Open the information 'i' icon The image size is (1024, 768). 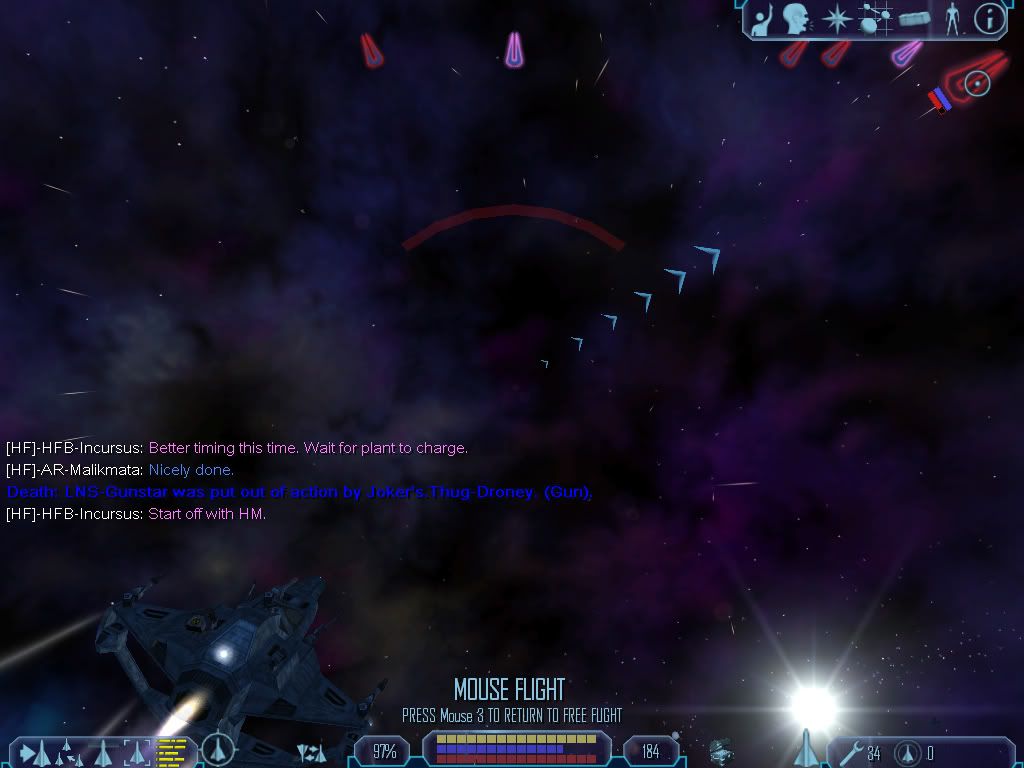pyautogui.click(x=989, y=18)
